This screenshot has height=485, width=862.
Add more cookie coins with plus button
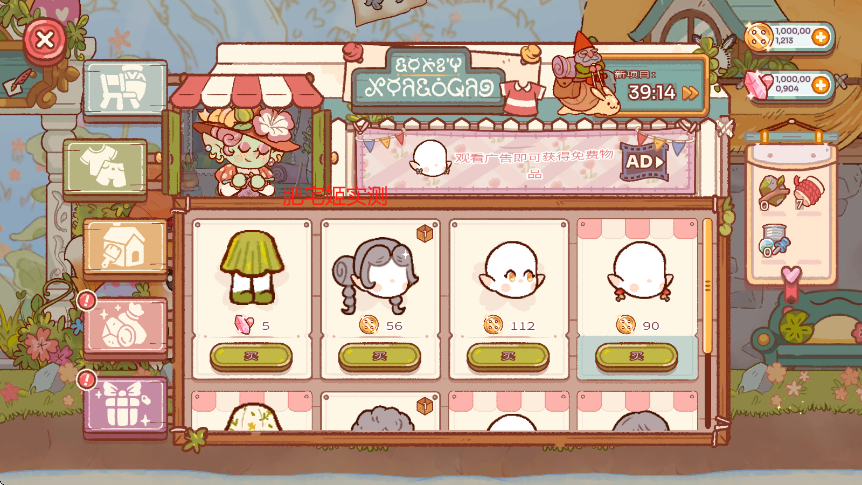point(821,38)
